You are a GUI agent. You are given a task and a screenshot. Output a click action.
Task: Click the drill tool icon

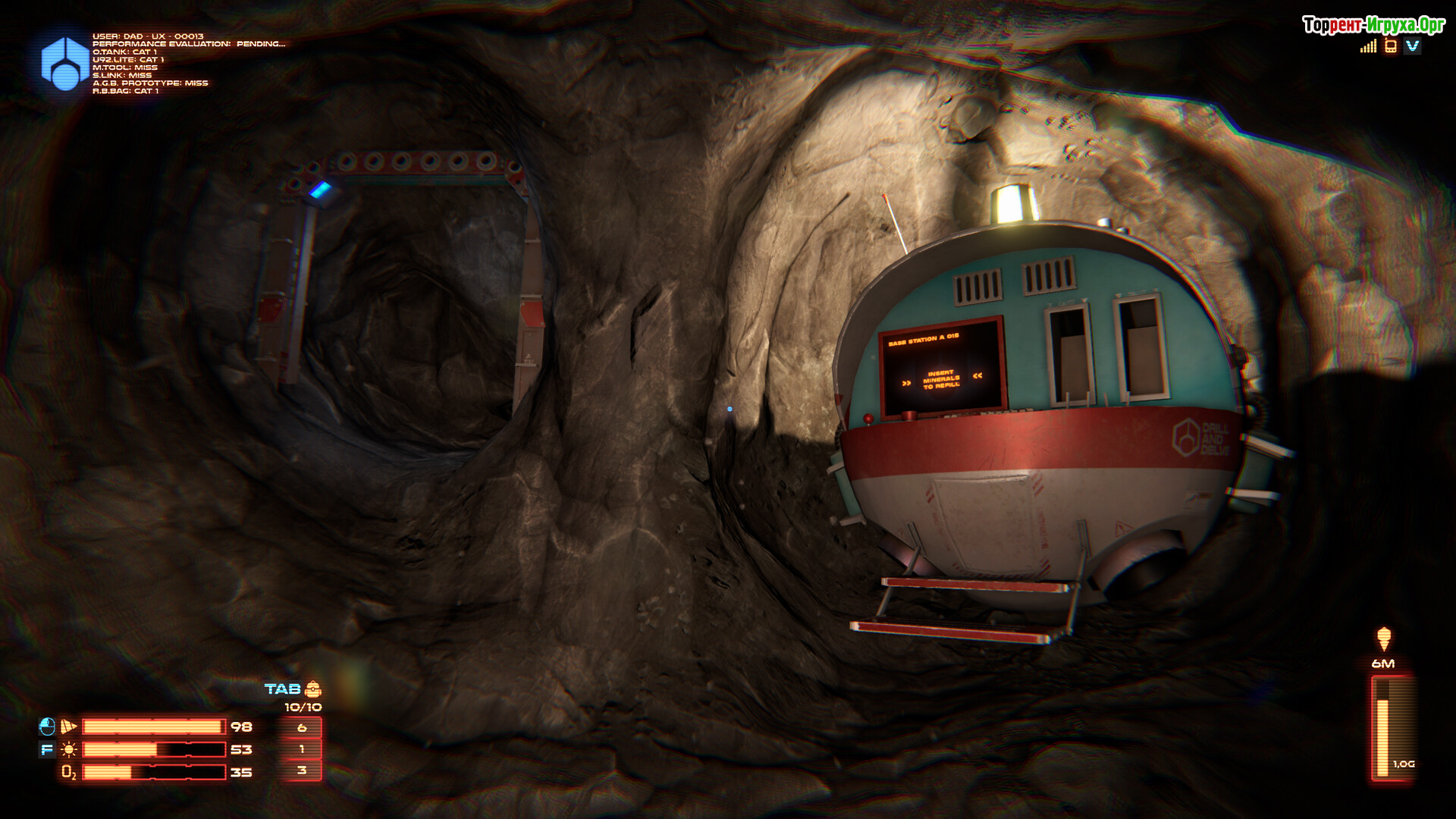click(69, 726)
